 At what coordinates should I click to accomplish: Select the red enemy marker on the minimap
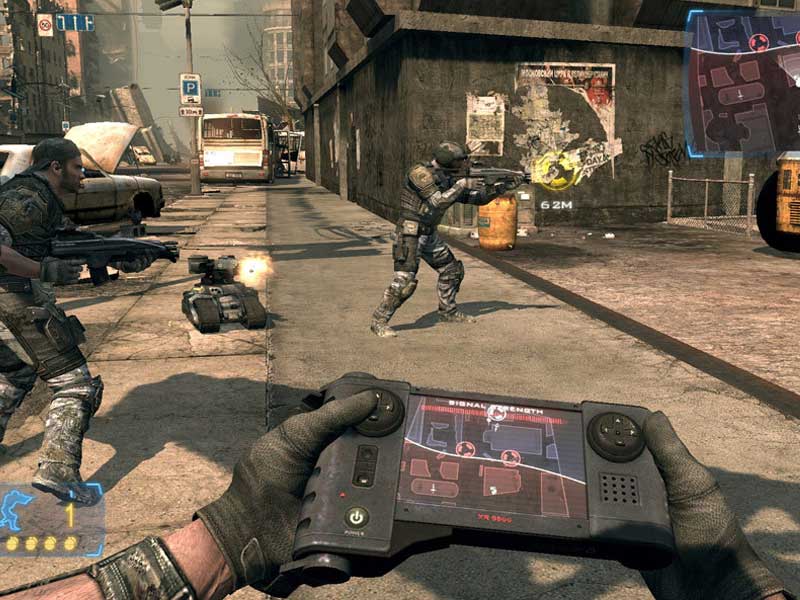click(x=759, y=42)
